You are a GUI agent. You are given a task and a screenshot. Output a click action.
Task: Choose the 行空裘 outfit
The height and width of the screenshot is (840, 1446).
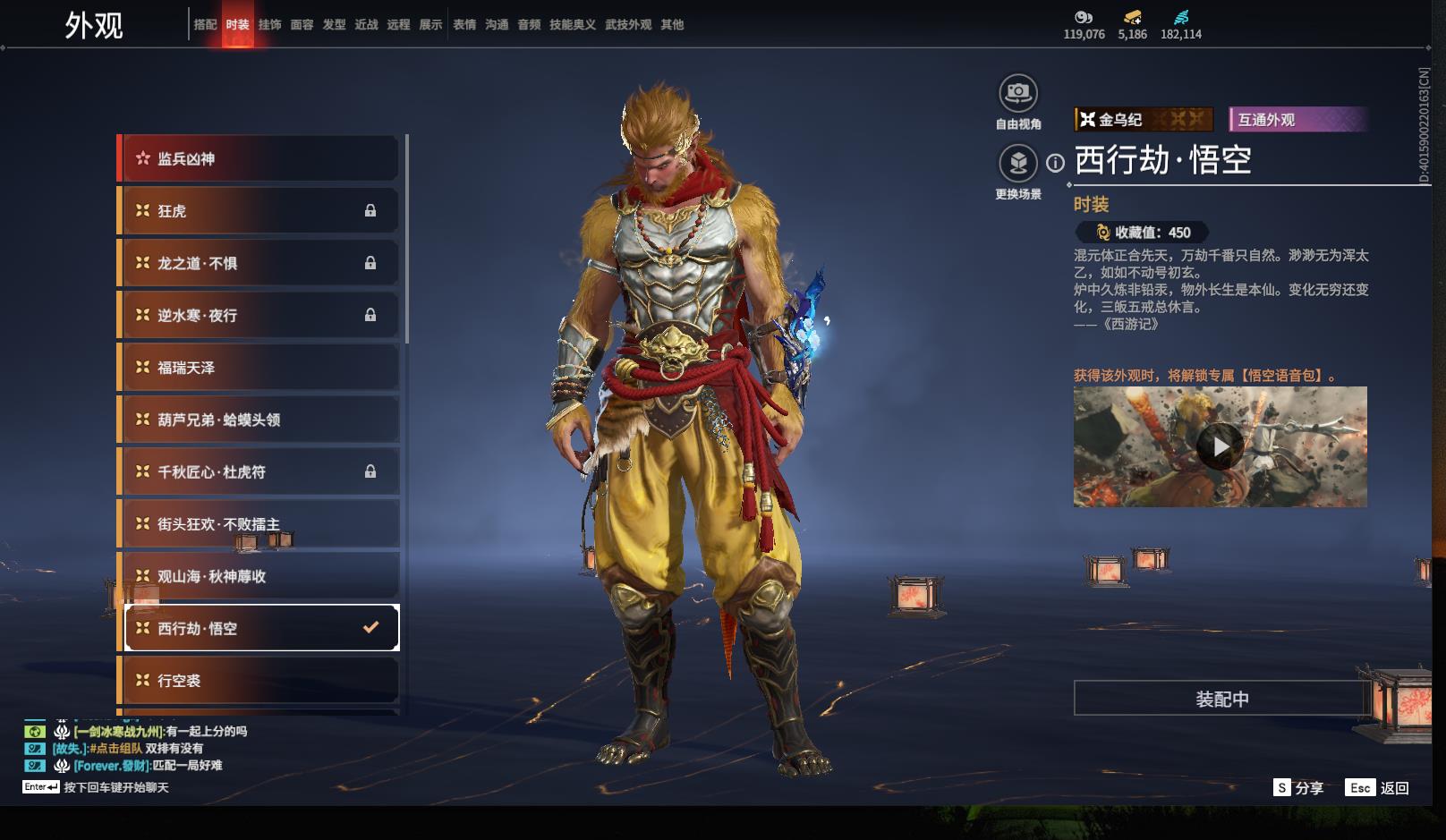pos(259,681)
